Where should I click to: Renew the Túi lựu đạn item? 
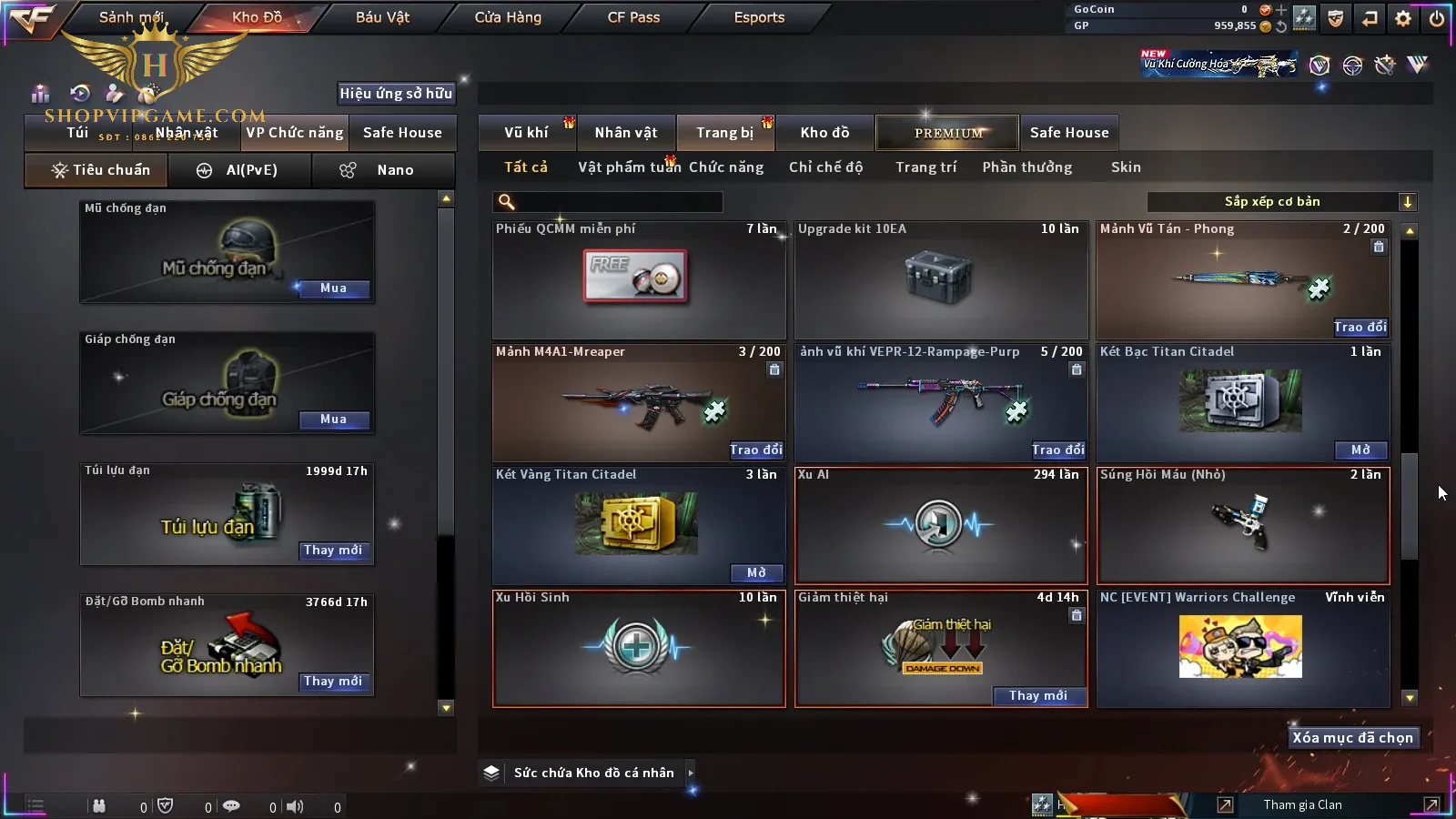[x=333, y=551]
